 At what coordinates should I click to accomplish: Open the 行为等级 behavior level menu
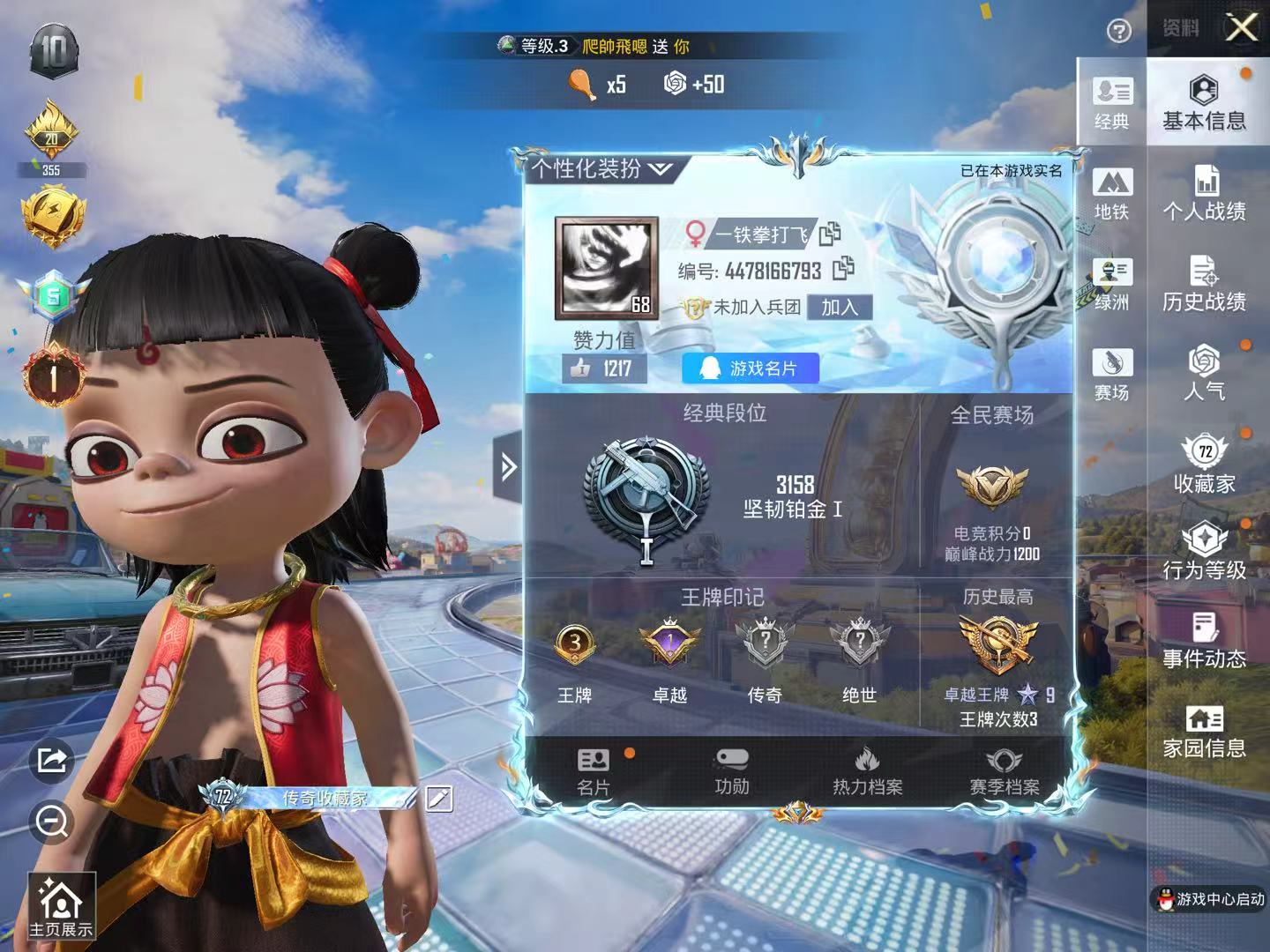point(1205,552)
